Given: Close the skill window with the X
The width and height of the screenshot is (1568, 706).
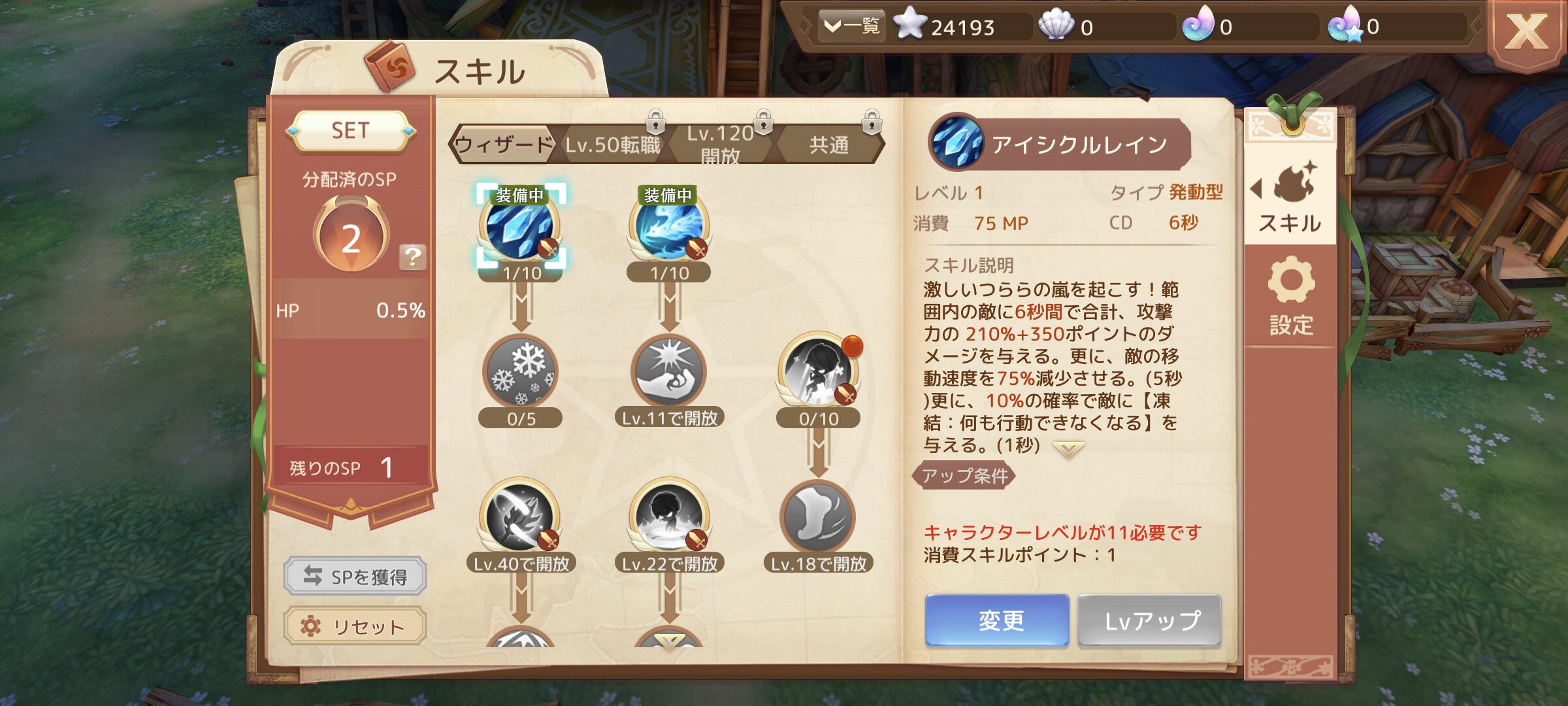Looking at the screenshot, I should coord(1526,33).
